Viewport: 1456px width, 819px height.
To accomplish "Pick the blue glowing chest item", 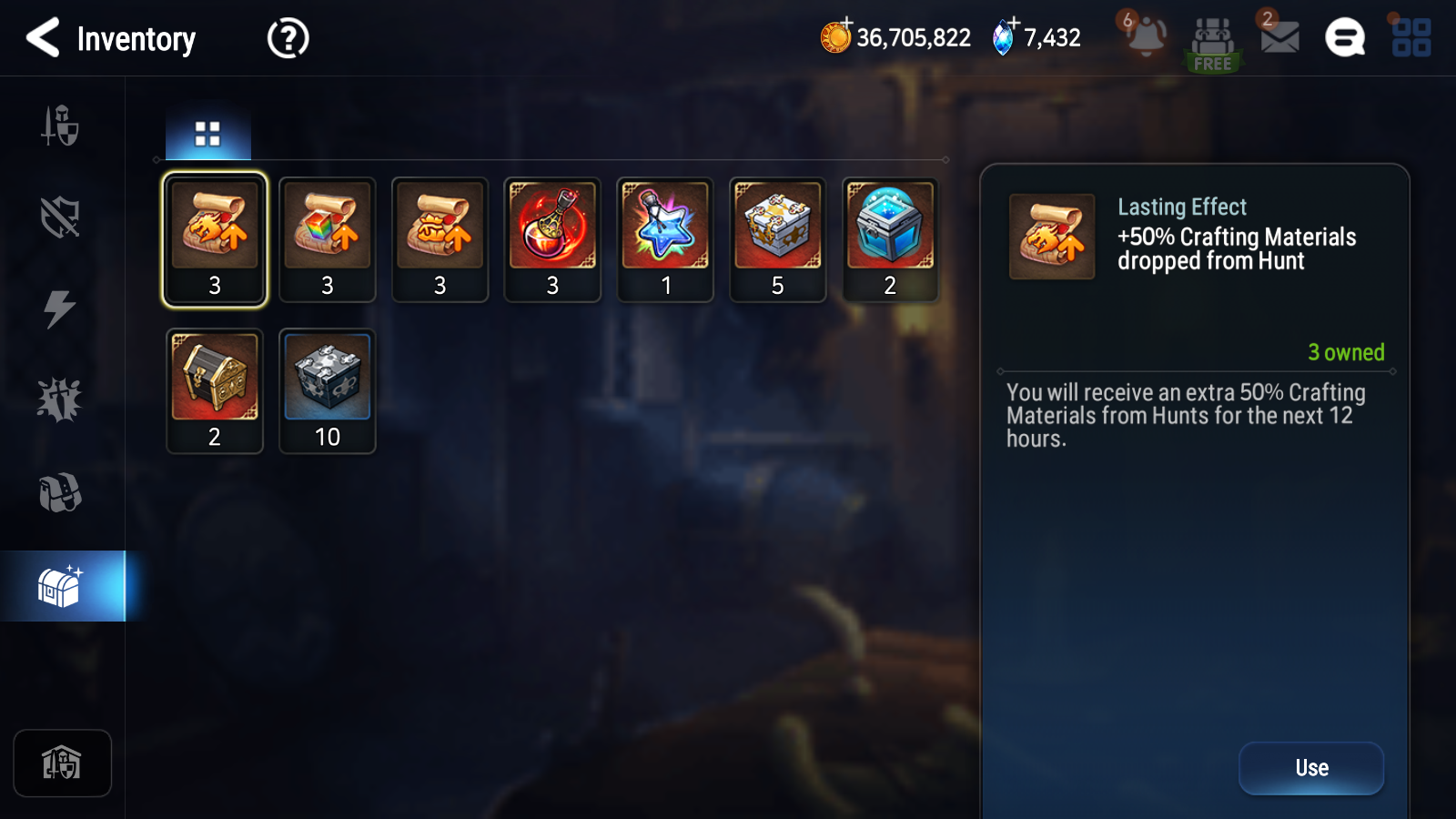I will [890, 238].
